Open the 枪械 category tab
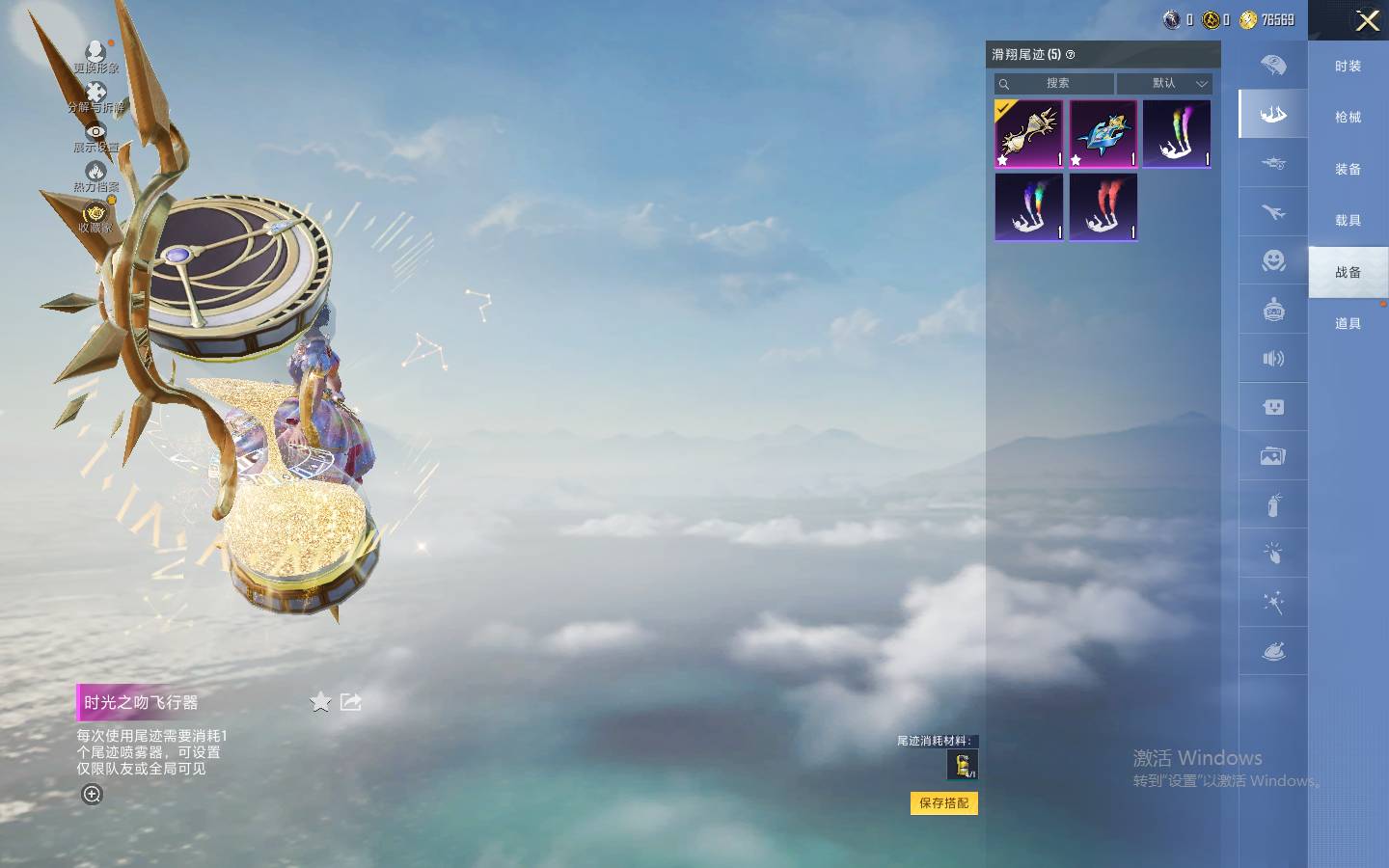Screen dimensions: 1389x868 1348,118
